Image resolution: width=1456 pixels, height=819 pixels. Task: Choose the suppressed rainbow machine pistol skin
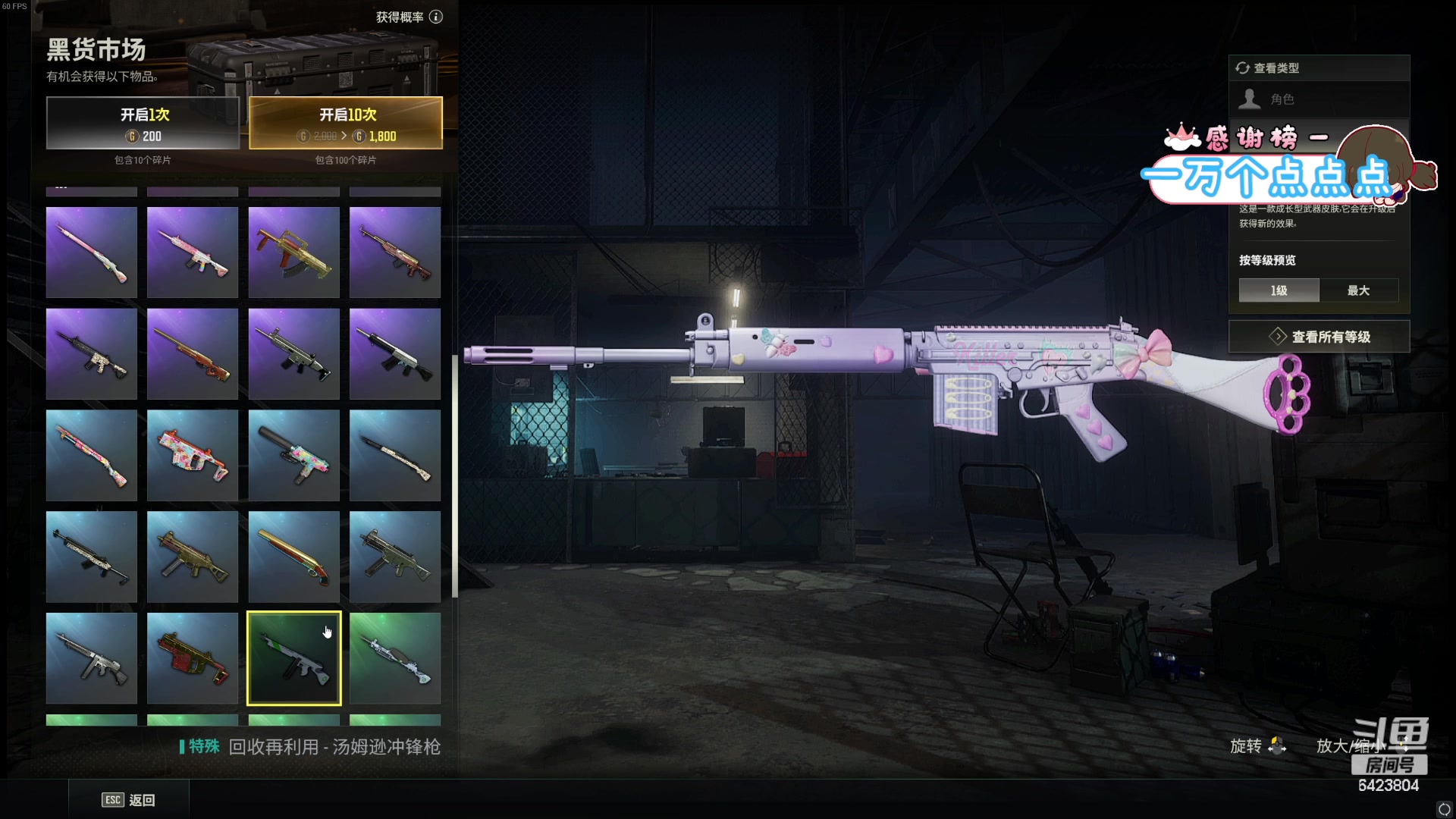point(293,456)
